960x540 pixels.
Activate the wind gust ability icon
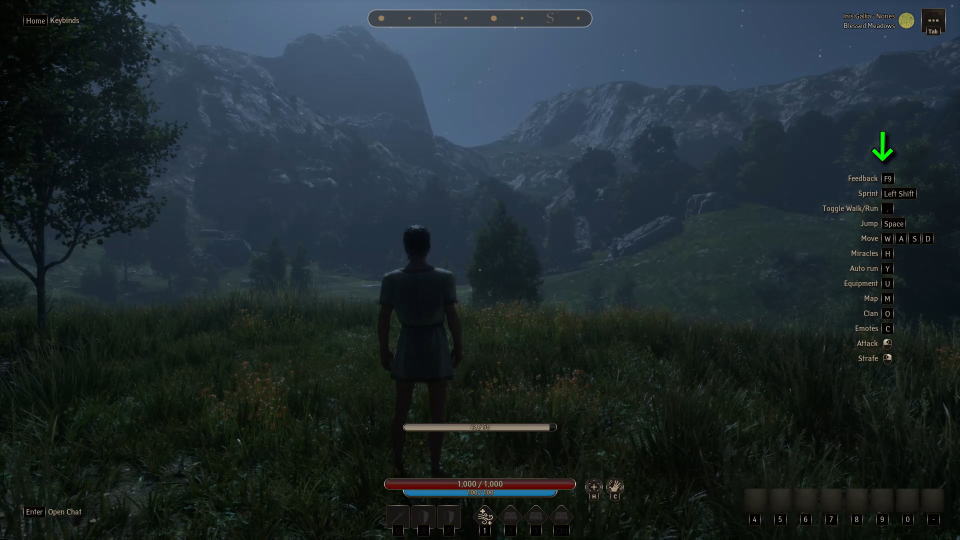485,514
